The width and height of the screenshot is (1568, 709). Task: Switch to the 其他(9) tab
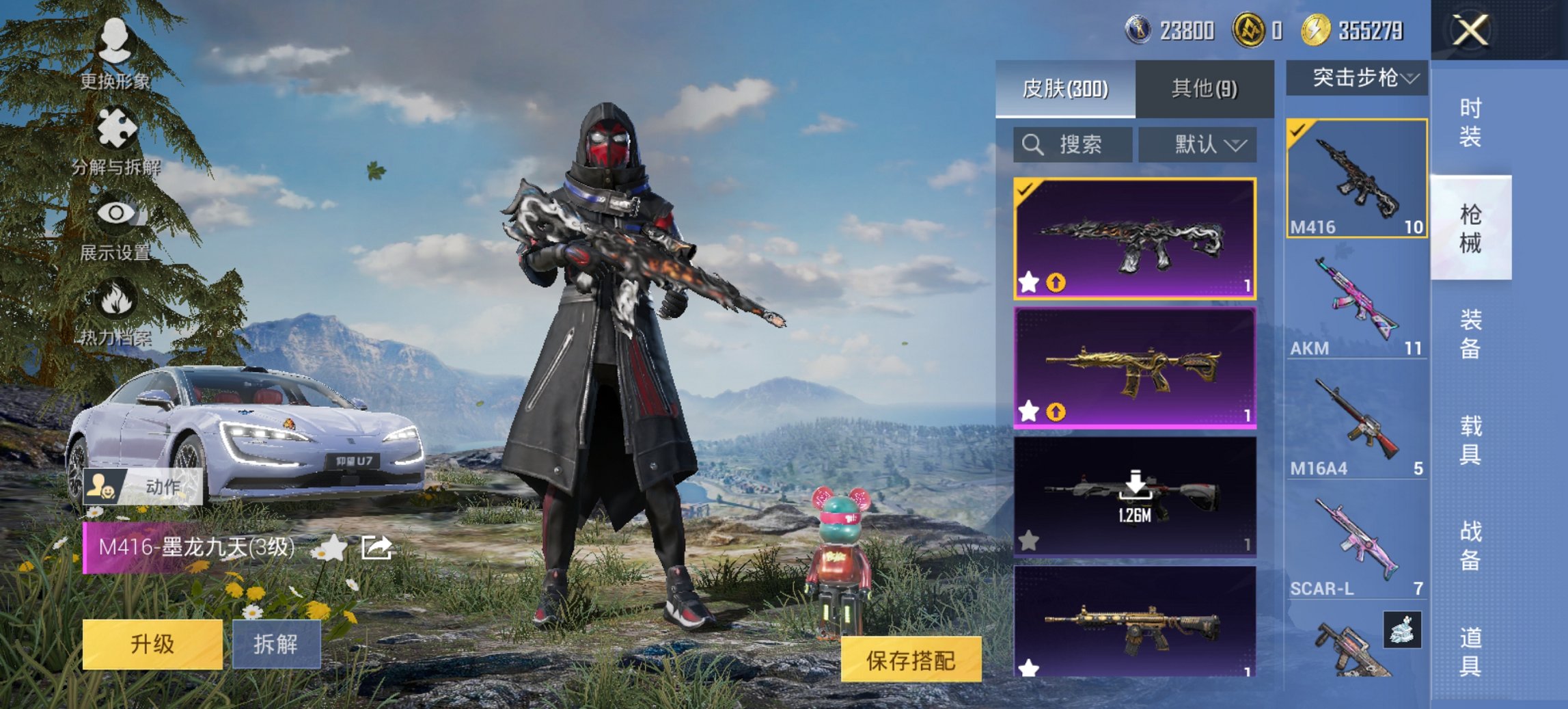click(1204, 90)
